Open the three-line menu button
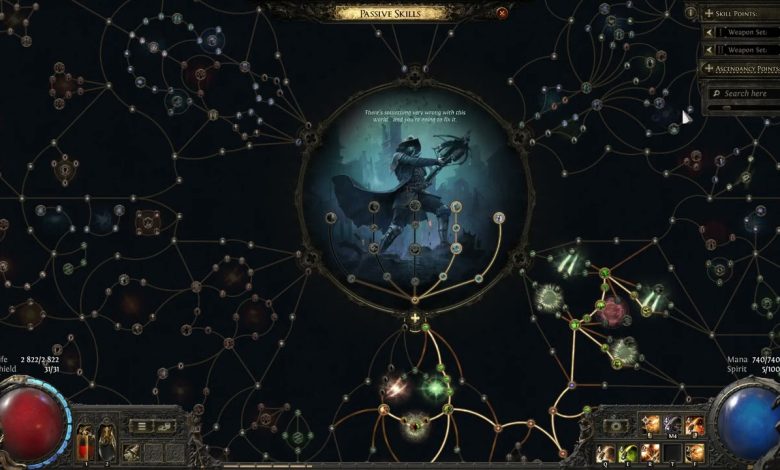Screen dimensions: 780x470 click(140, 426)
